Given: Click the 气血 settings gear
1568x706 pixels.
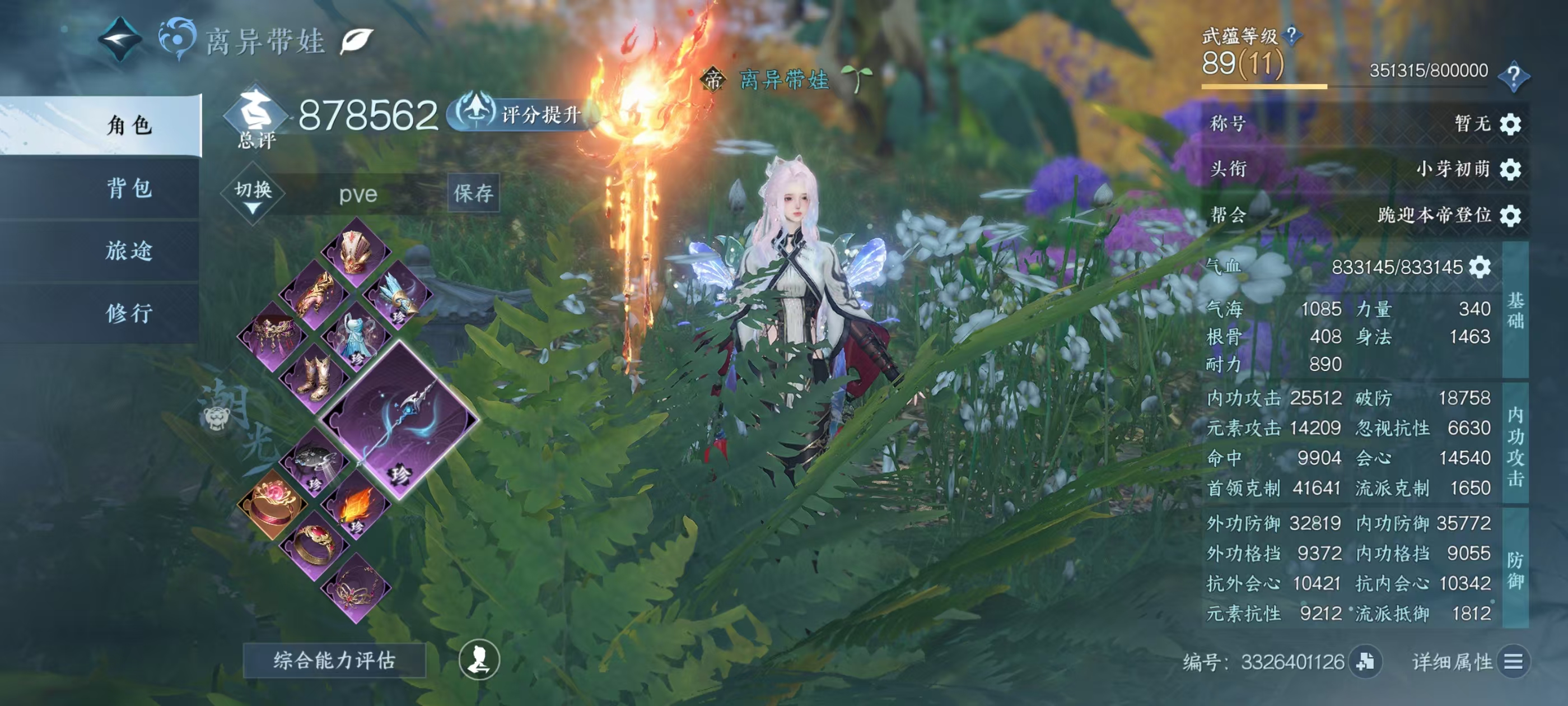Looking at the screenshot, I should 1480,267.
